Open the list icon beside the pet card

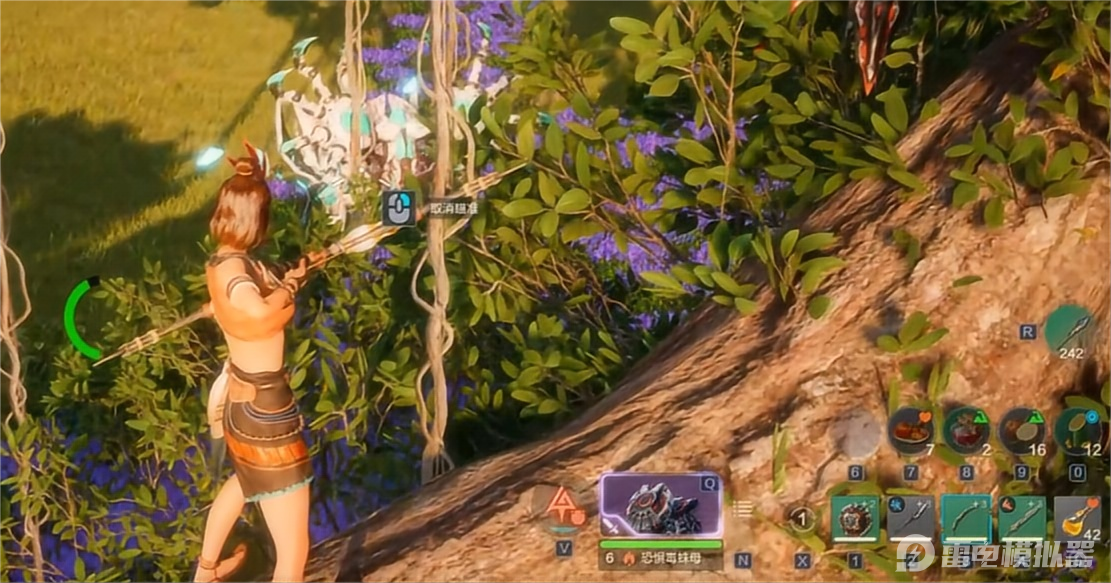tap(742, 509)
